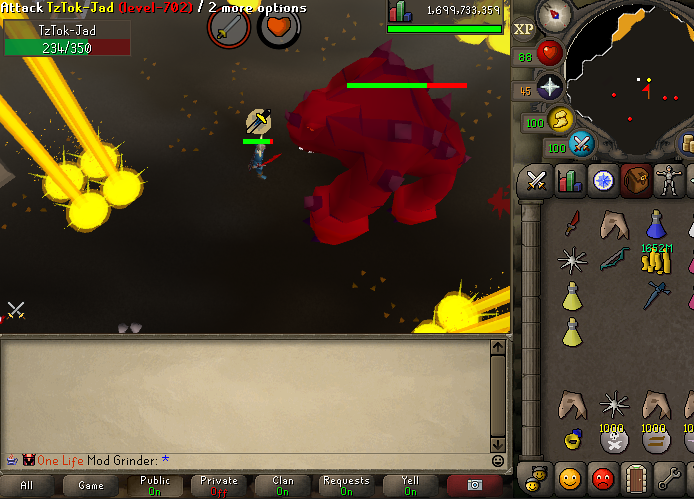Switch to the All chat tab
The height and width of the screenshot is (499, 694).
[x=27, y=485]
